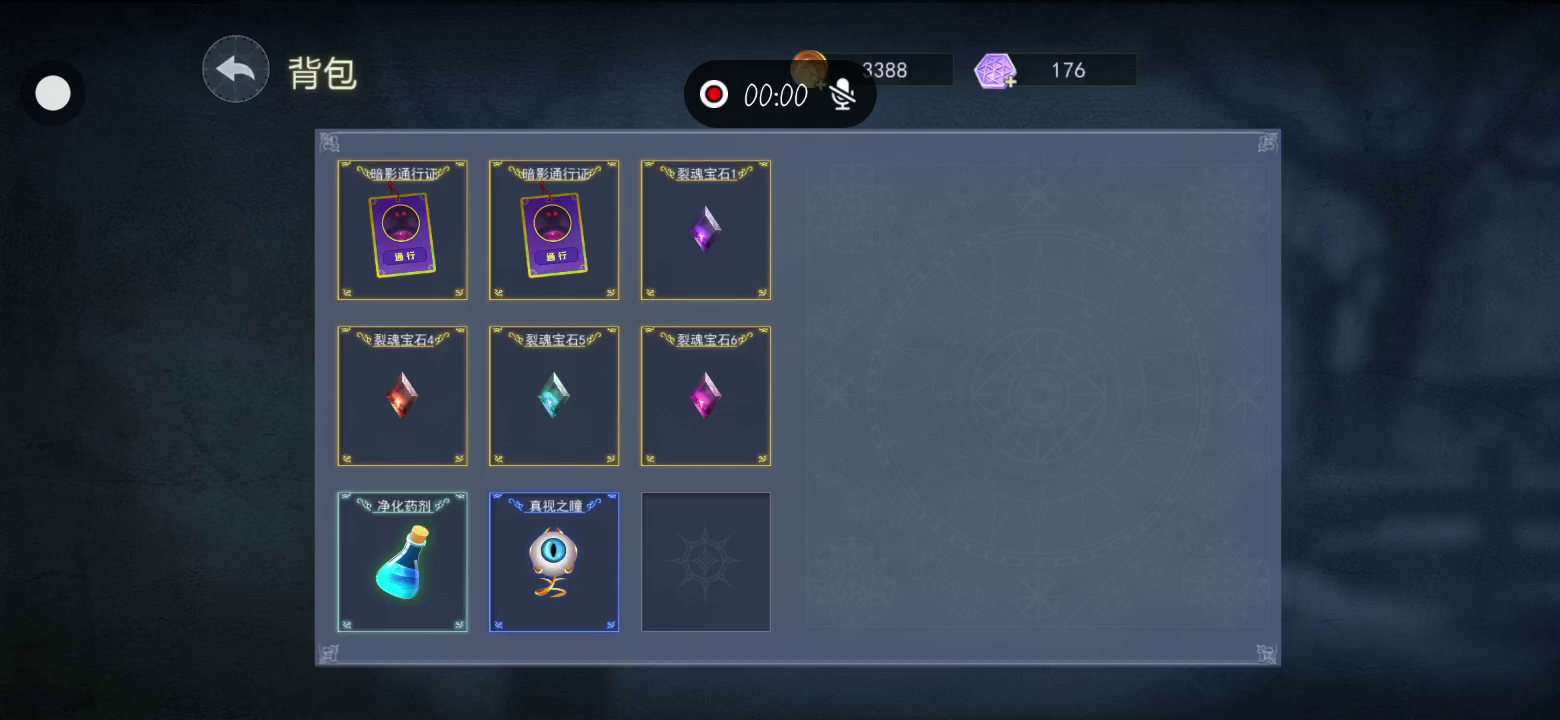1560x720 pixels.
Task: Pick the 裂魂宝石6 magenta gem slot
Action: tap(705, 396)
